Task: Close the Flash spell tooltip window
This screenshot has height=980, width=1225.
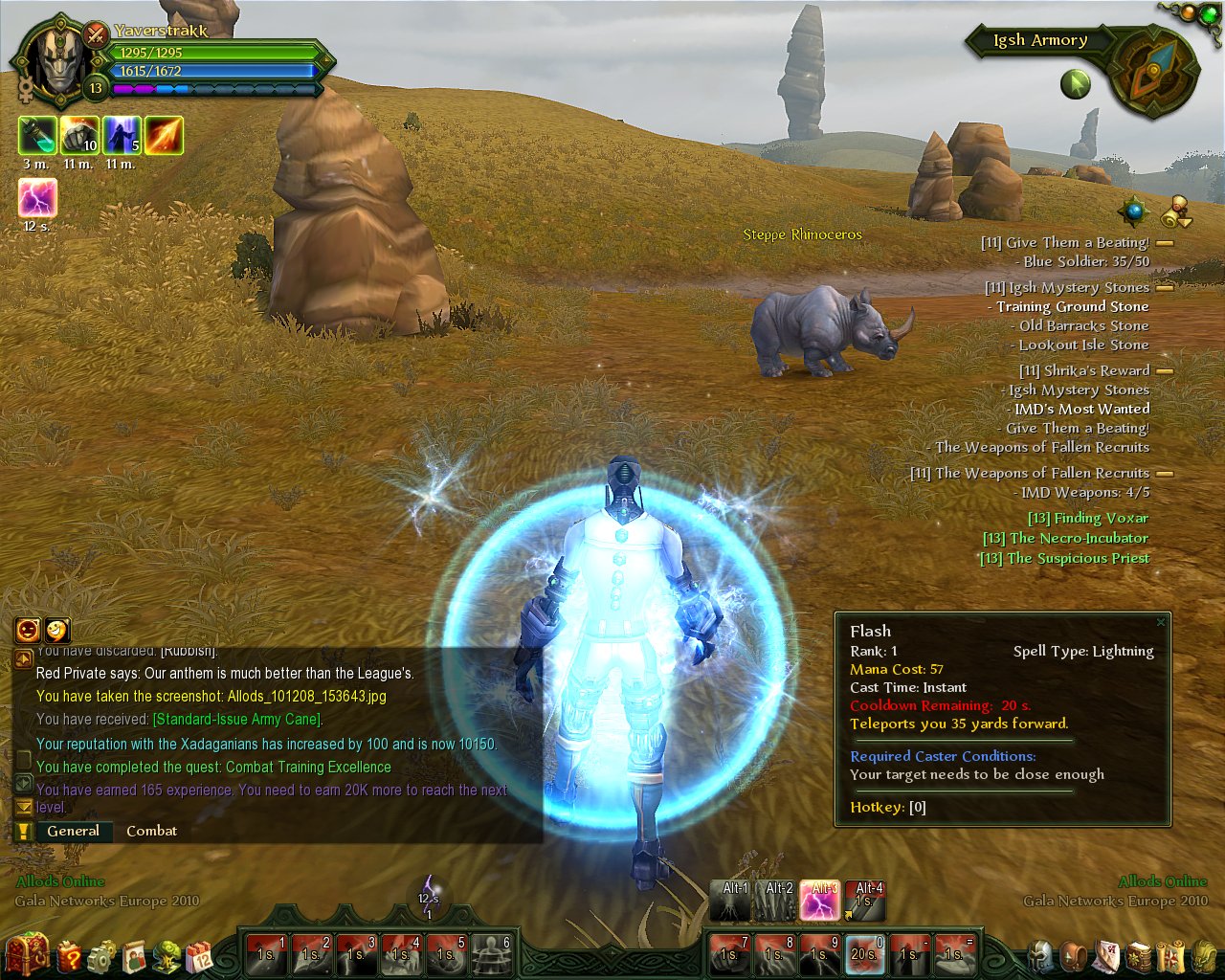Action: point(1160,621)
